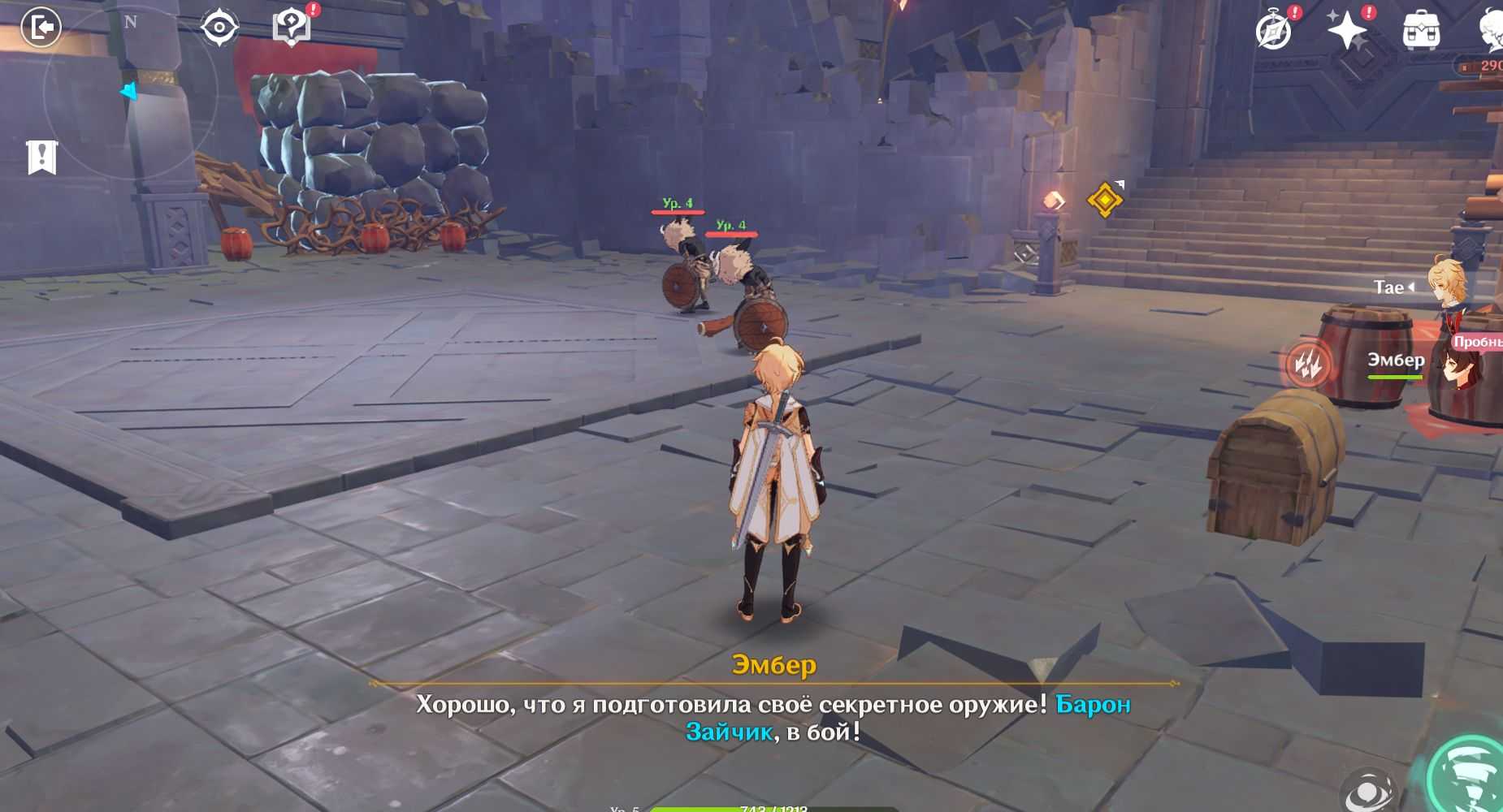Open the backpack inventory

tap(1421, 32)
